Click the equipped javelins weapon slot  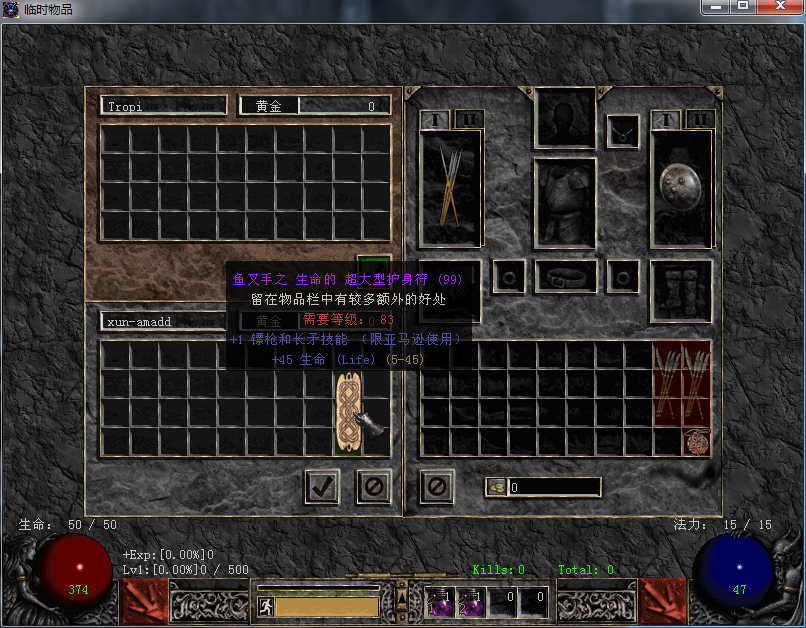tap(451, 187)
